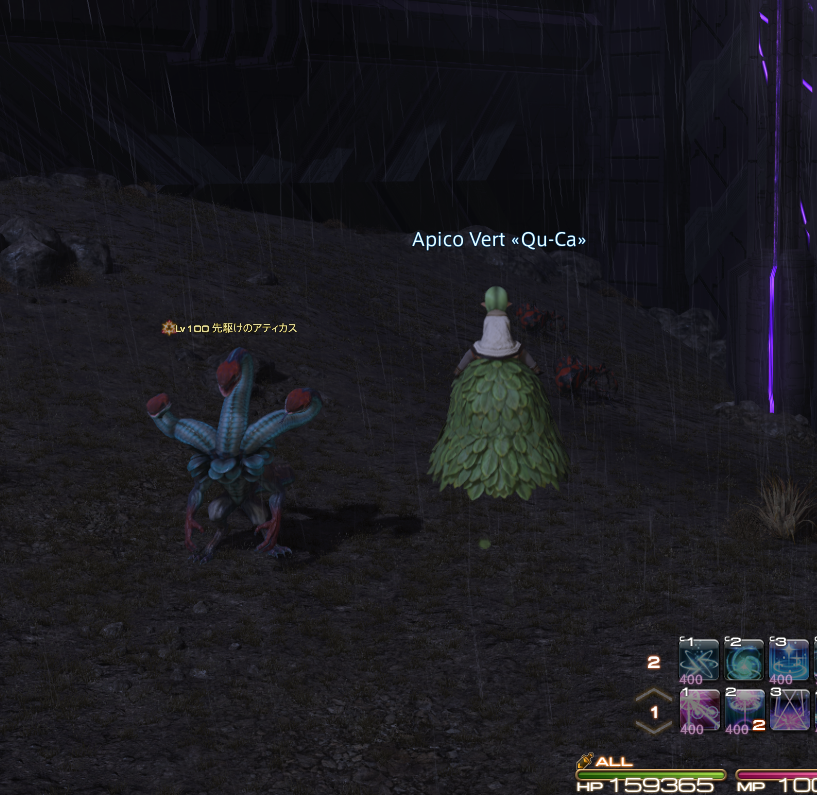Select the pink glowing tree ability
This screenshot has width=817, height=795.
(745, 709)
